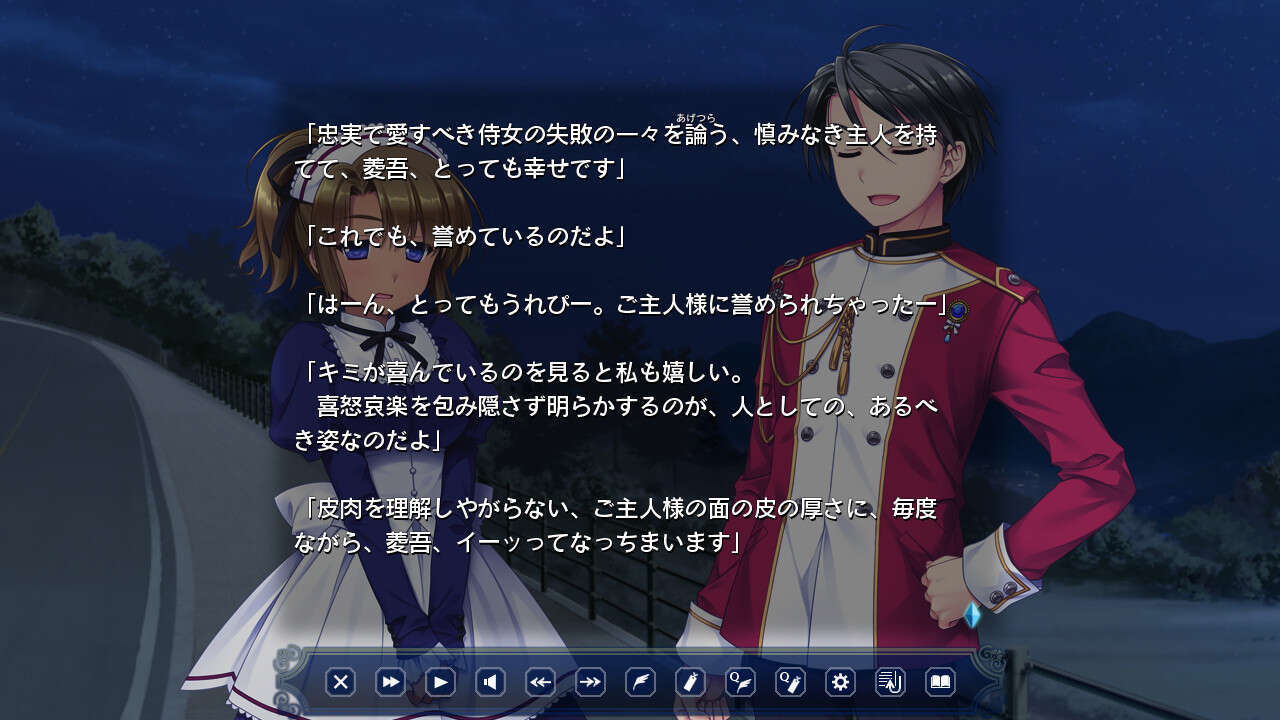Enable skip mode with the double-play icon

pos(390,682)
